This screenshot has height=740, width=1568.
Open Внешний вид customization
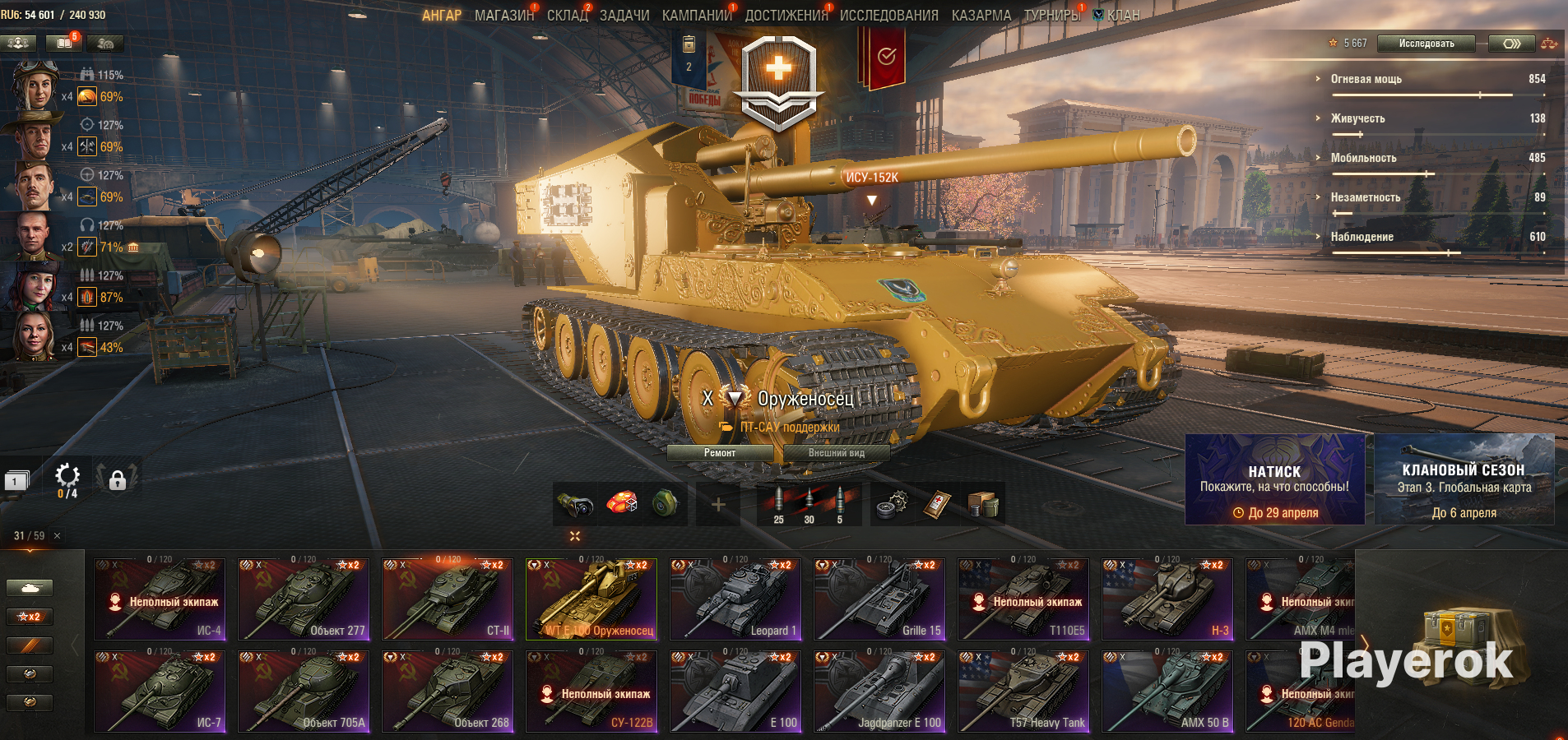point(836,453)
